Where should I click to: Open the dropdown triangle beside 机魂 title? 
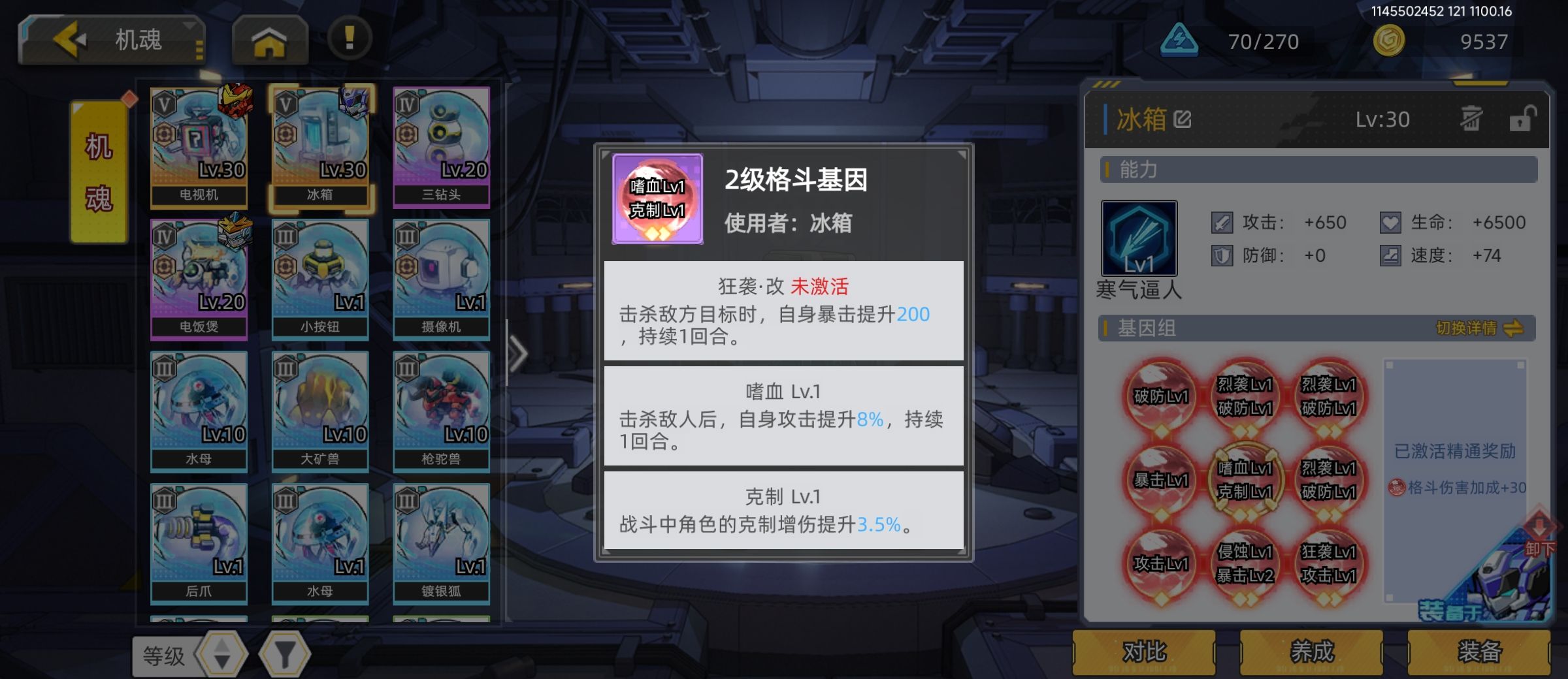click(x=188, y=26)
